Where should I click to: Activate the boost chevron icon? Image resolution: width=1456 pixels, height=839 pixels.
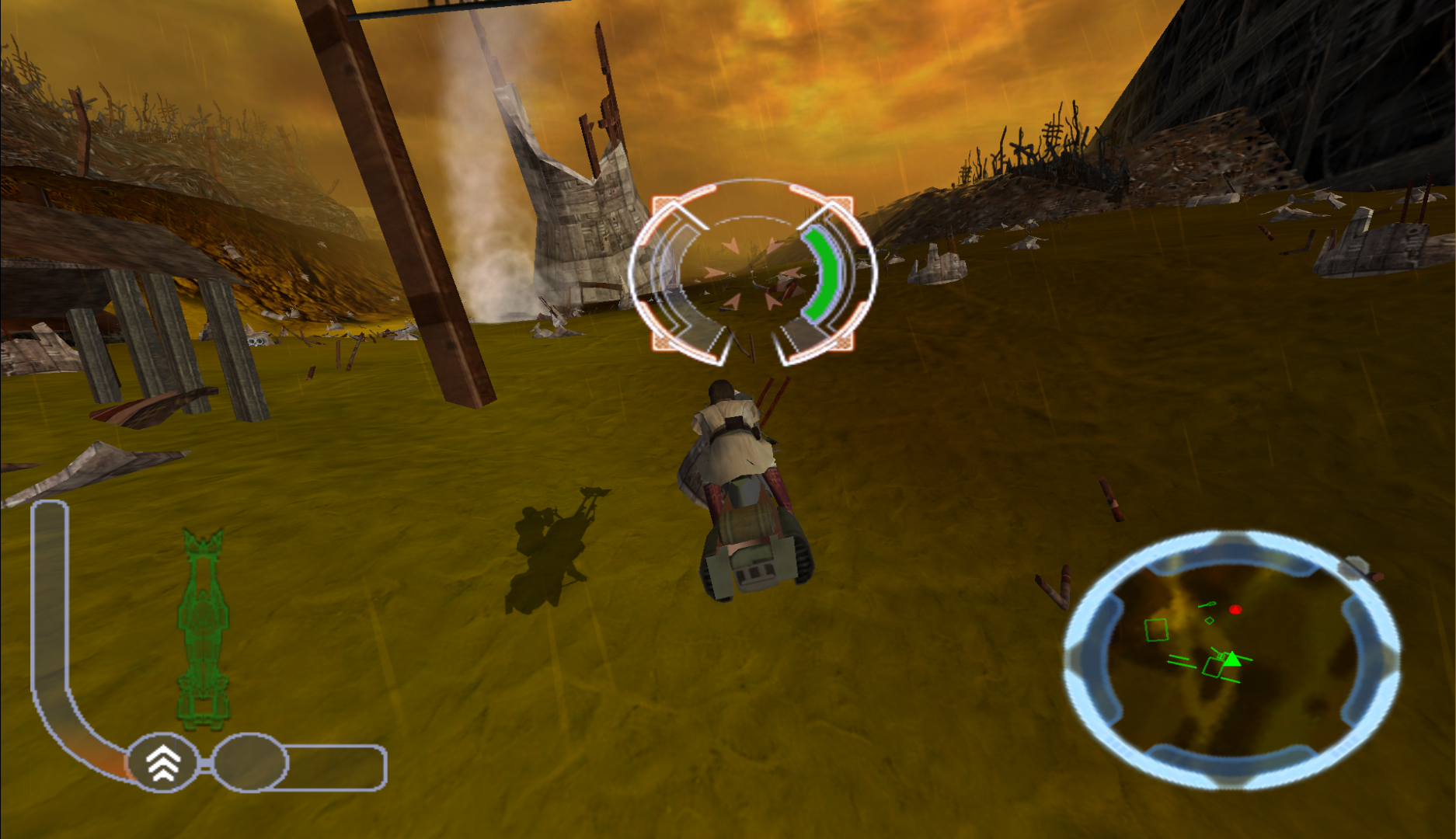[x=163, y=763]
